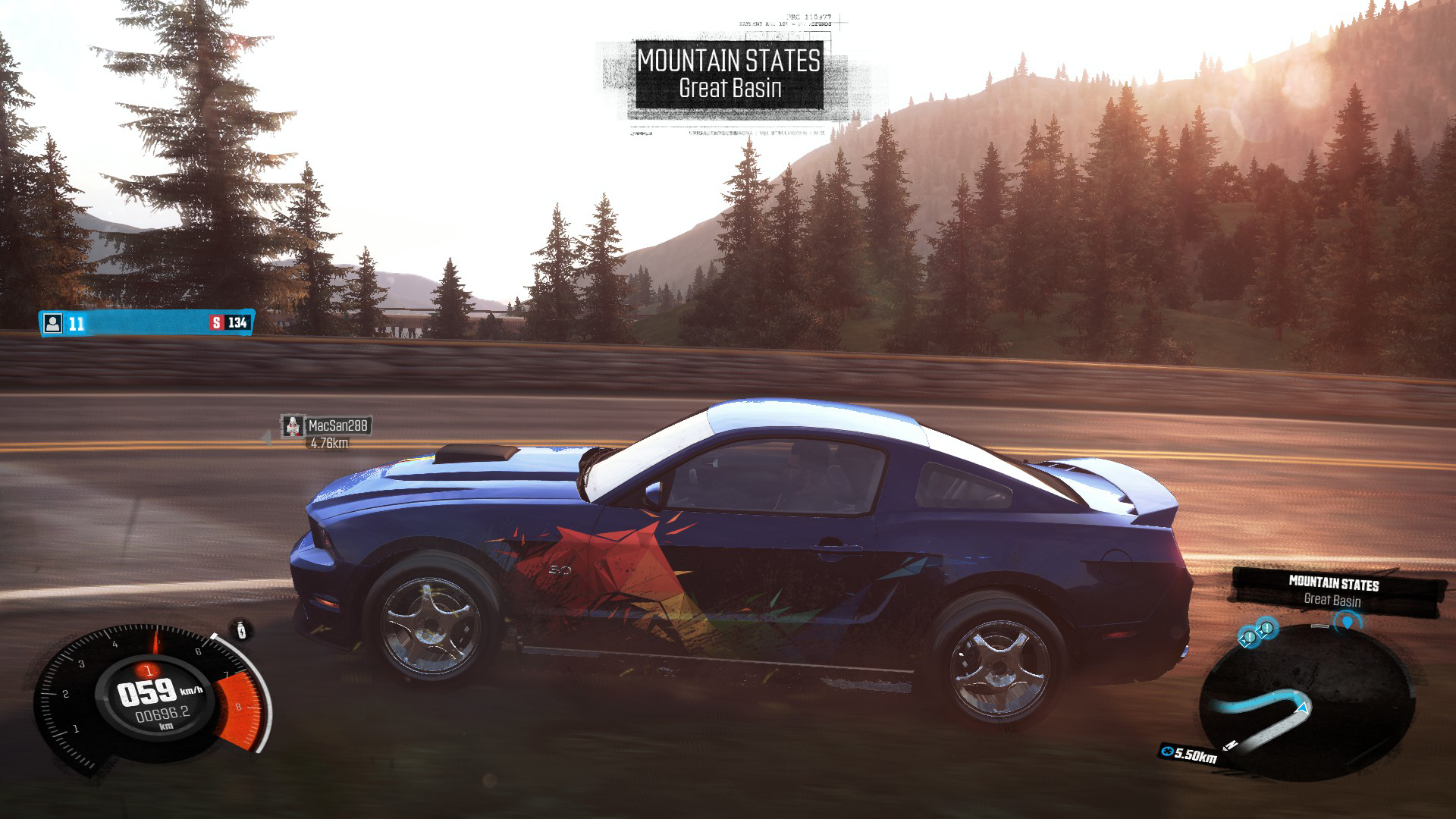Select the nitro bottle icon above the speedometer
Image resolution: width=1456 pixels, height=819 pixels.
pyautogui.click(x=242, y=629)
